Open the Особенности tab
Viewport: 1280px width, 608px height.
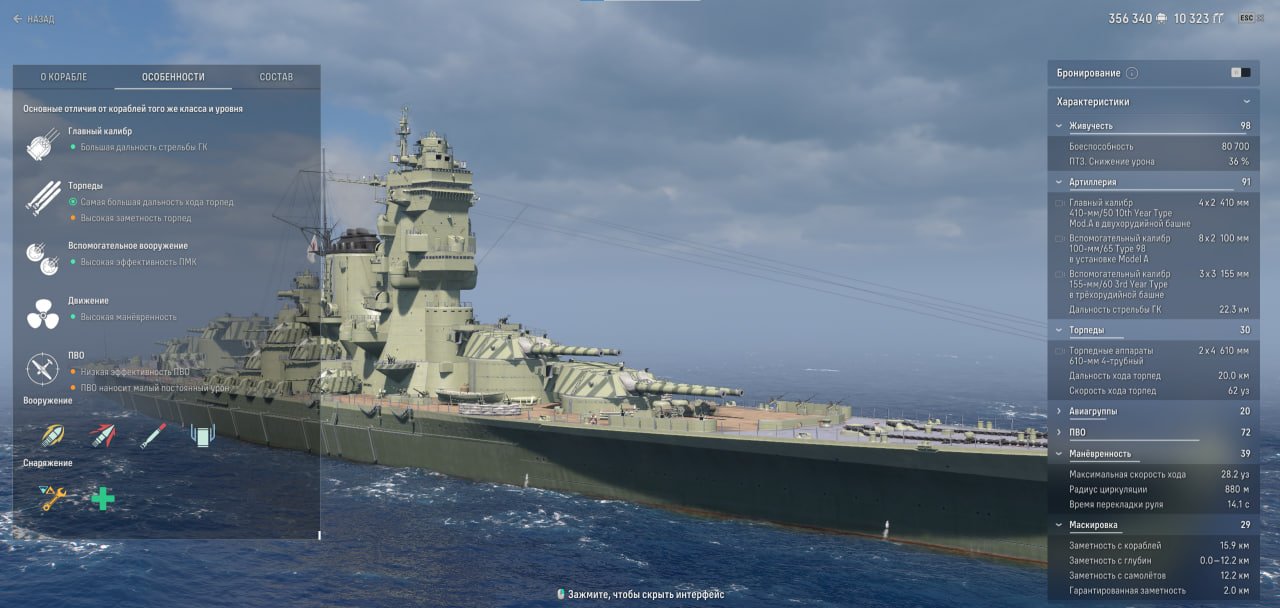pos(173,77)
